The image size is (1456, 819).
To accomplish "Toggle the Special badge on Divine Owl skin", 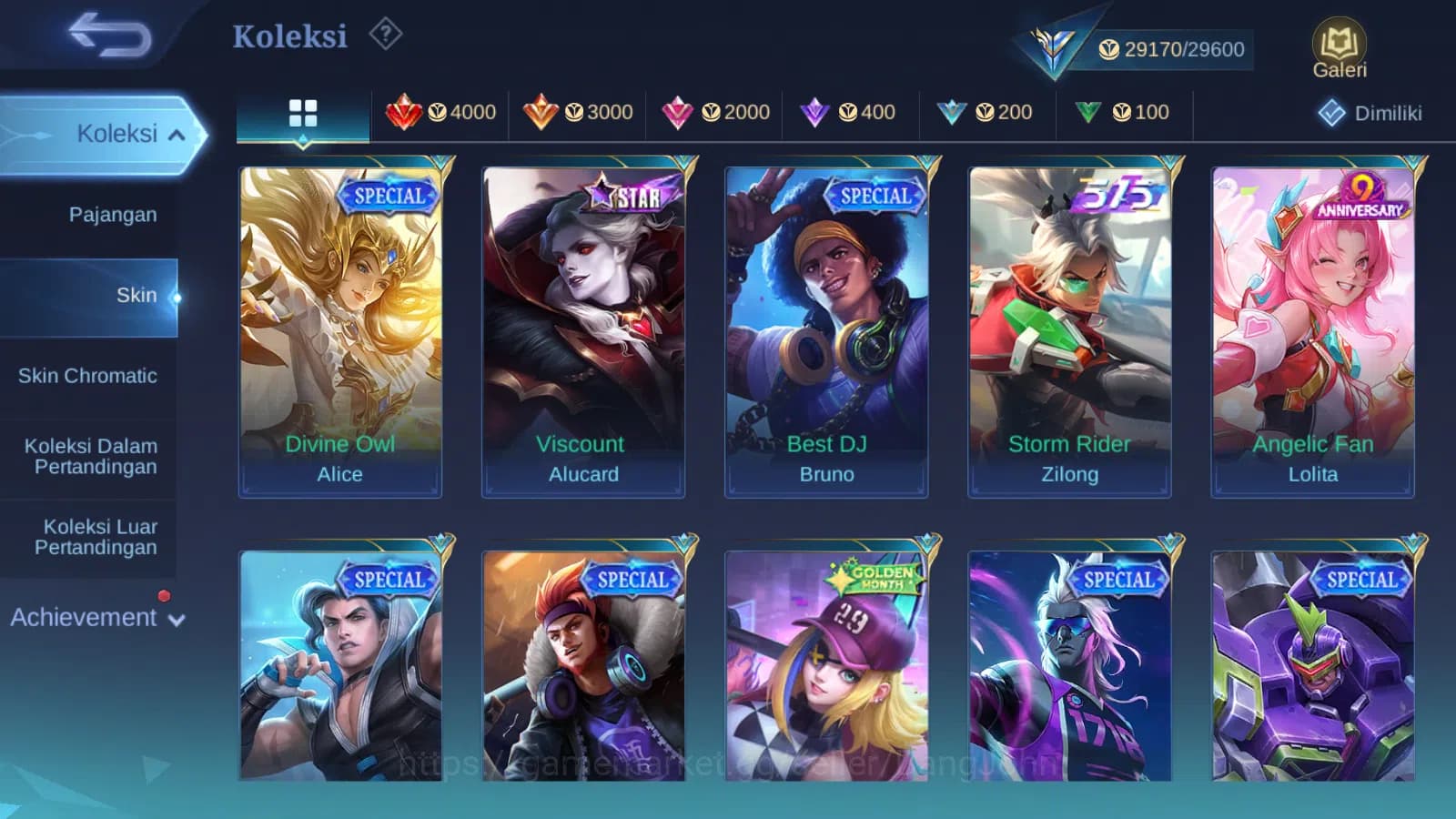I will coord(389,195).
